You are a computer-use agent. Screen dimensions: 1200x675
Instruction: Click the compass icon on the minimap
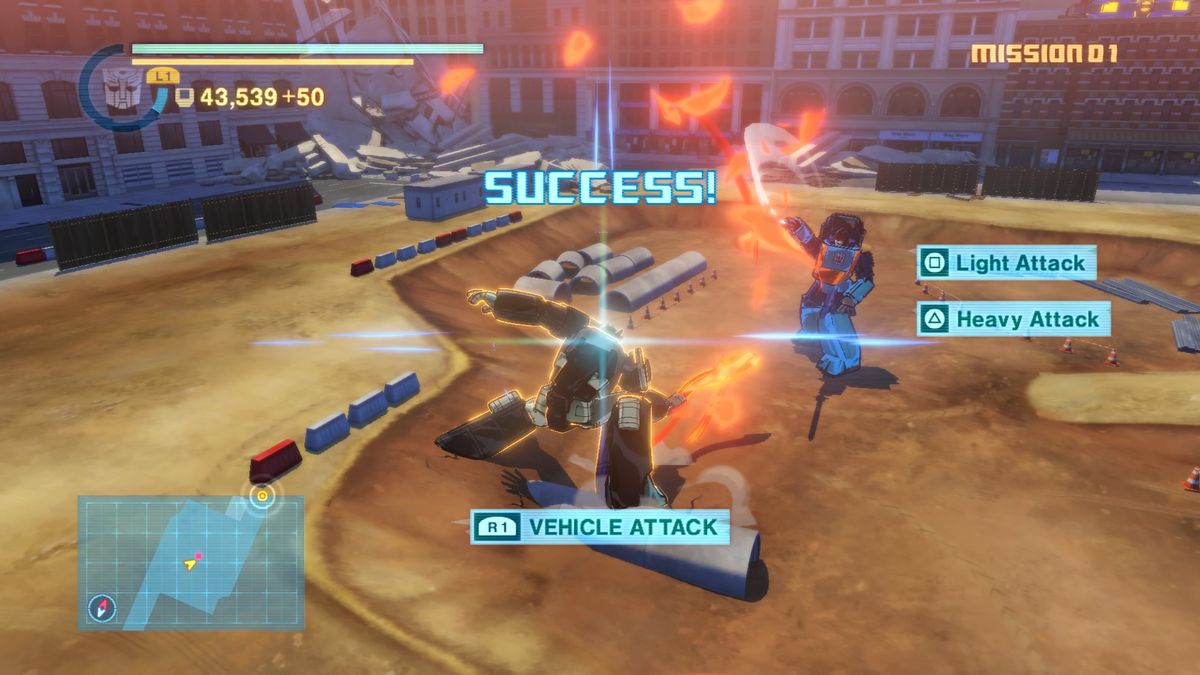(x=101, y=606)
